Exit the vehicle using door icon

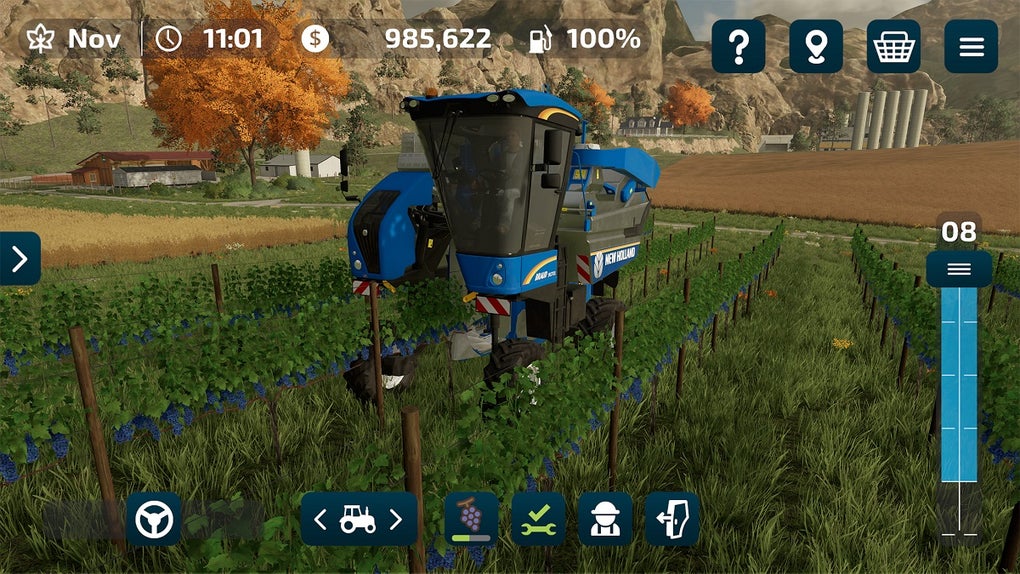click(672, 519)
